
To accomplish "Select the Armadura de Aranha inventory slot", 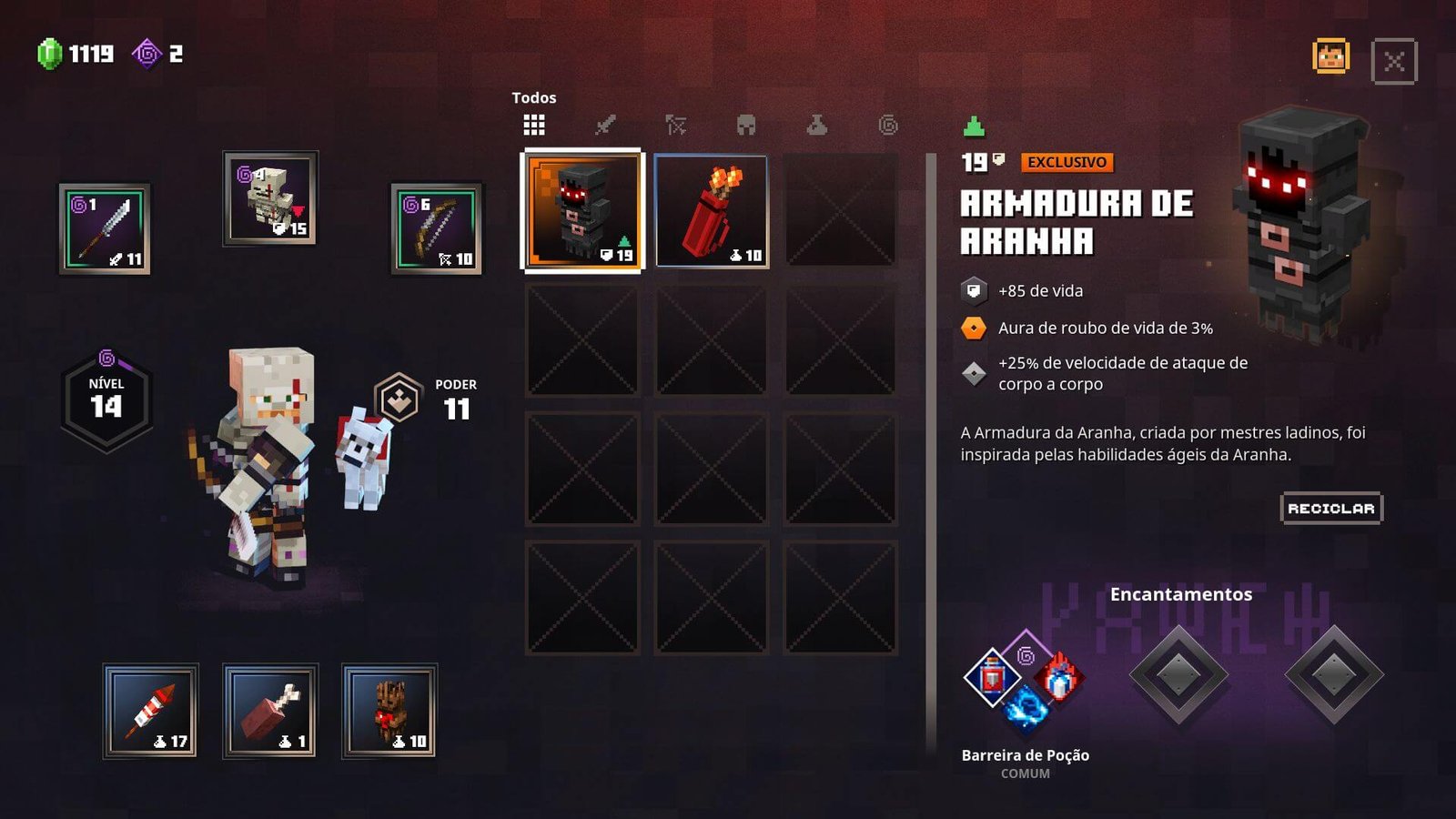I will [582, 211].
